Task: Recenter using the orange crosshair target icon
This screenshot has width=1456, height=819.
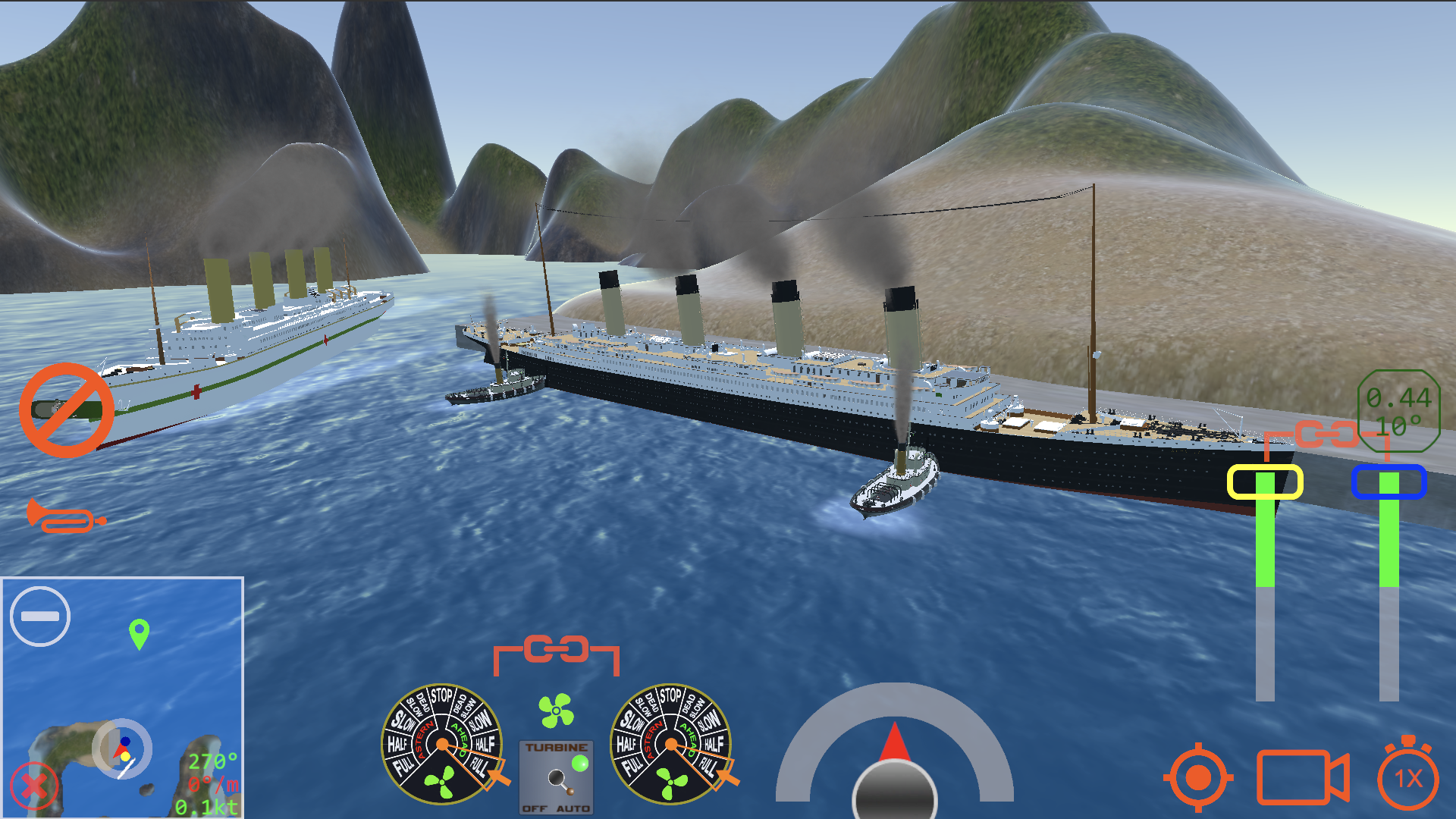Action: [1198, 776]
